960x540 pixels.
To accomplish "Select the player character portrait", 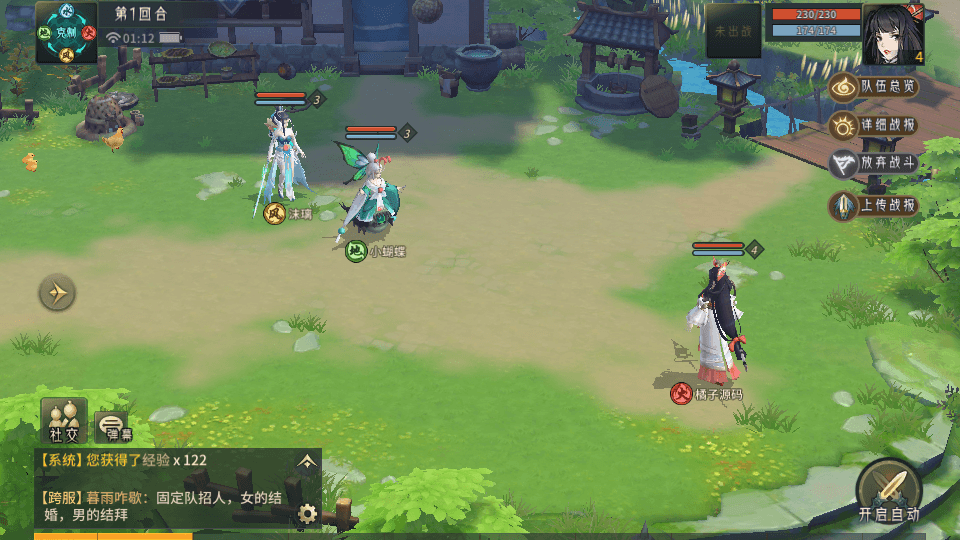I will coord(893,34).
